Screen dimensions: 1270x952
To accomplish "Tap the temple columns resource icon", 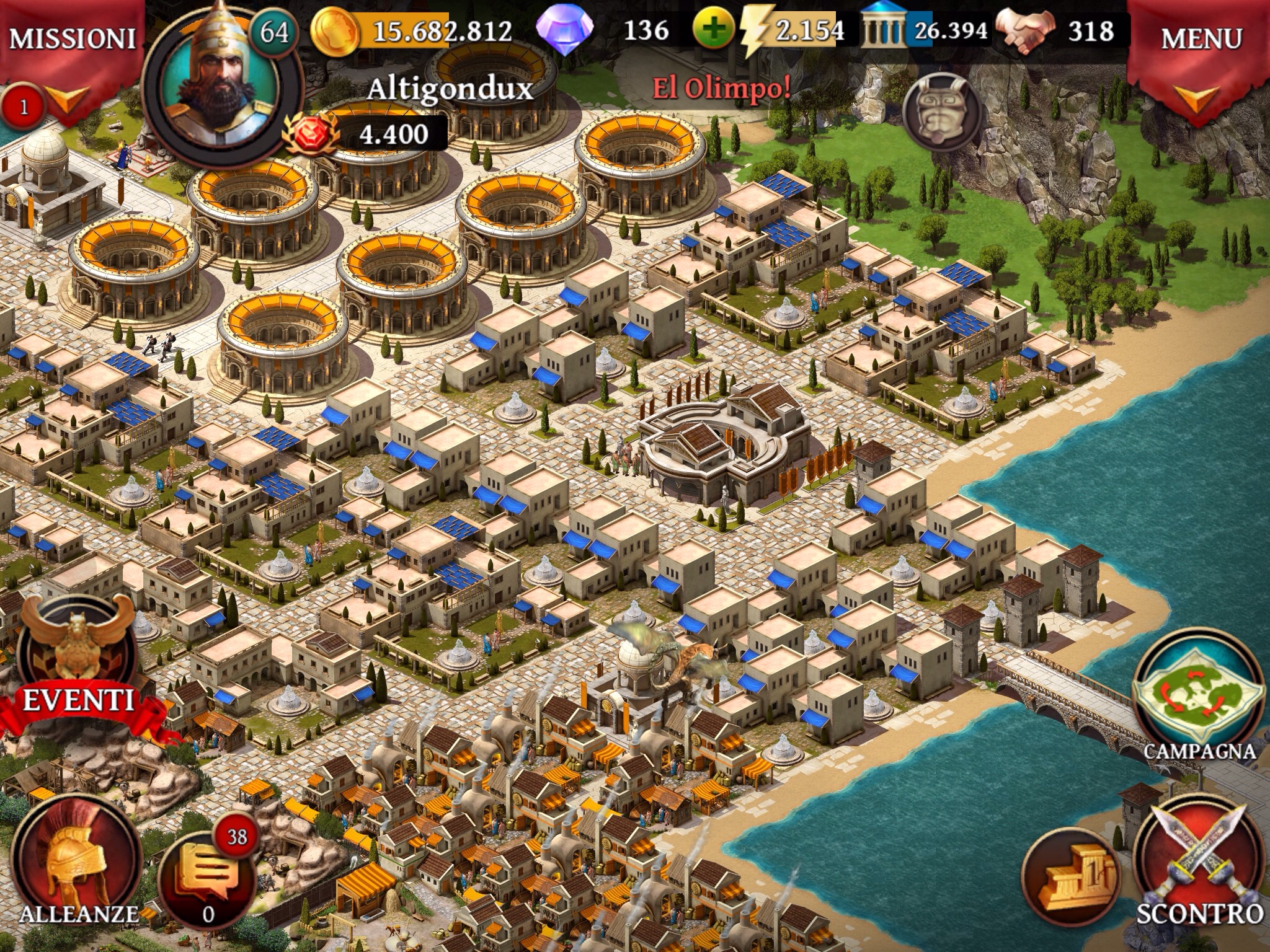I will coord(884,31).
